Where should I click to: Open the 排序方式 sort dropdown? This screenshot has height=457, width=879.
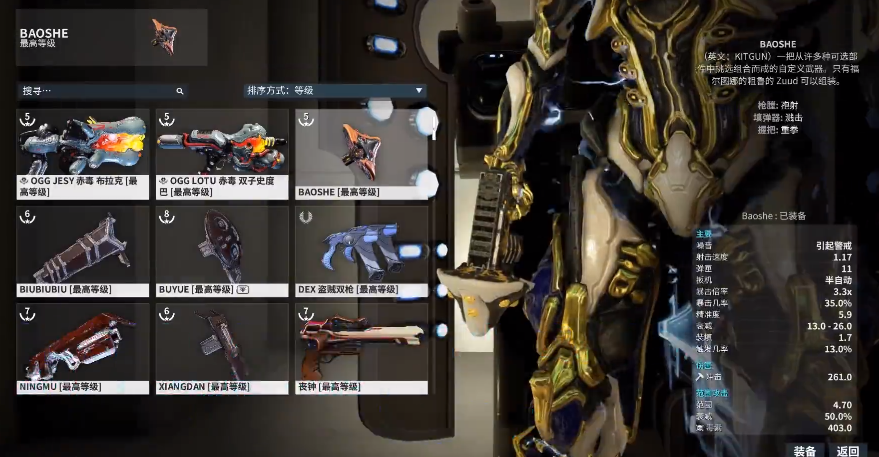click(x=336, y=91)
